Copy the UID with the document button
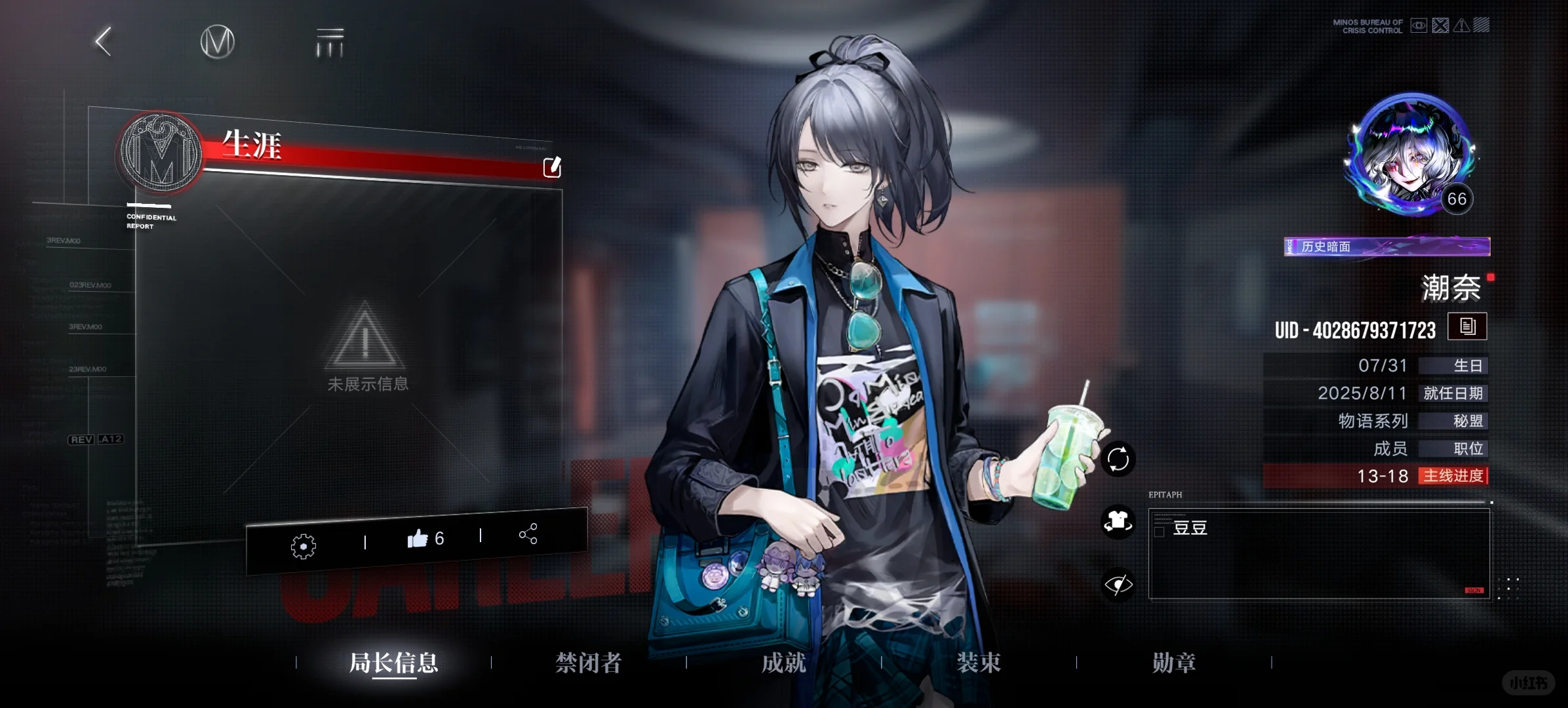 point(1467,326)
